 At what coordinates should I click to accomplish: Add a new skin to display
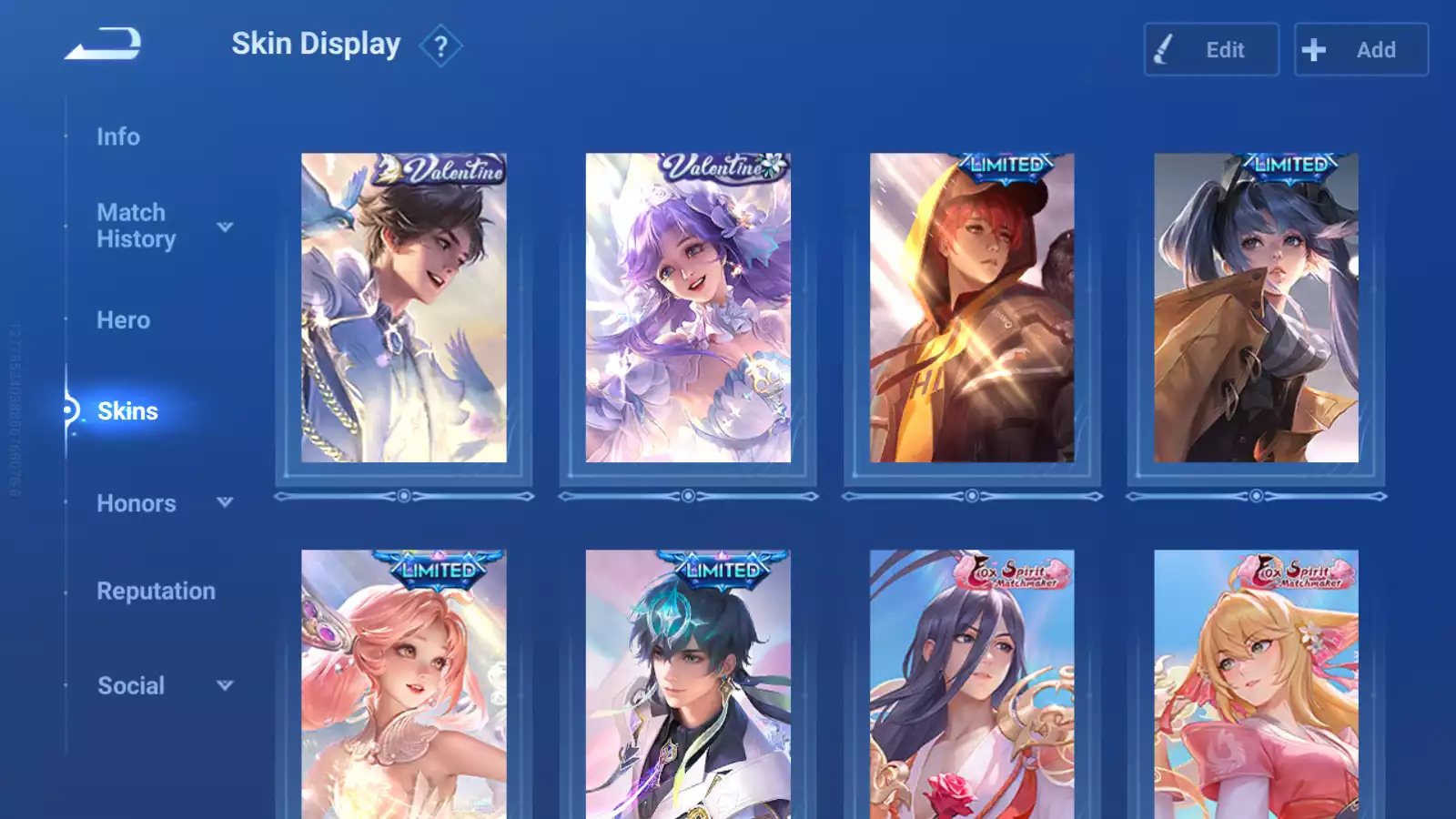click(1360, 50)
